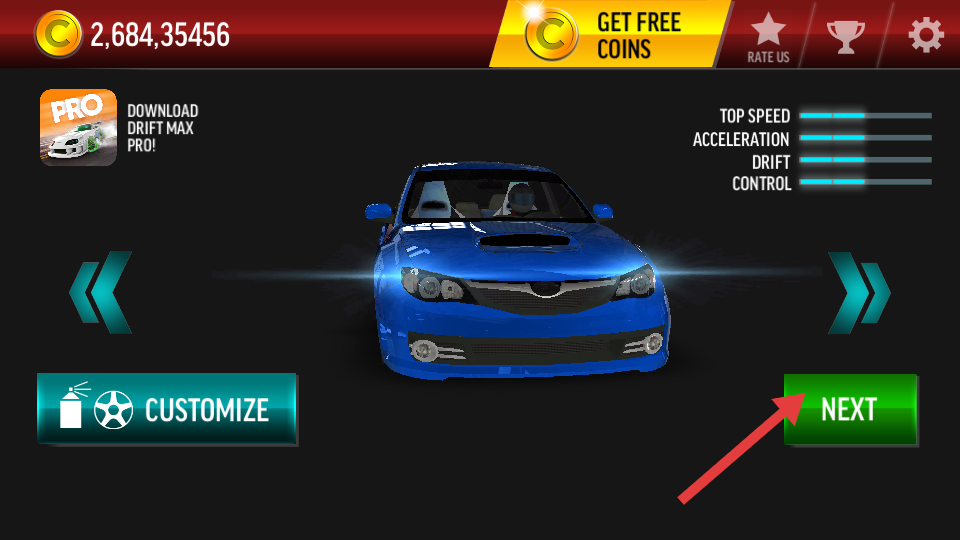Open the Customize car menu

[167, 409]
